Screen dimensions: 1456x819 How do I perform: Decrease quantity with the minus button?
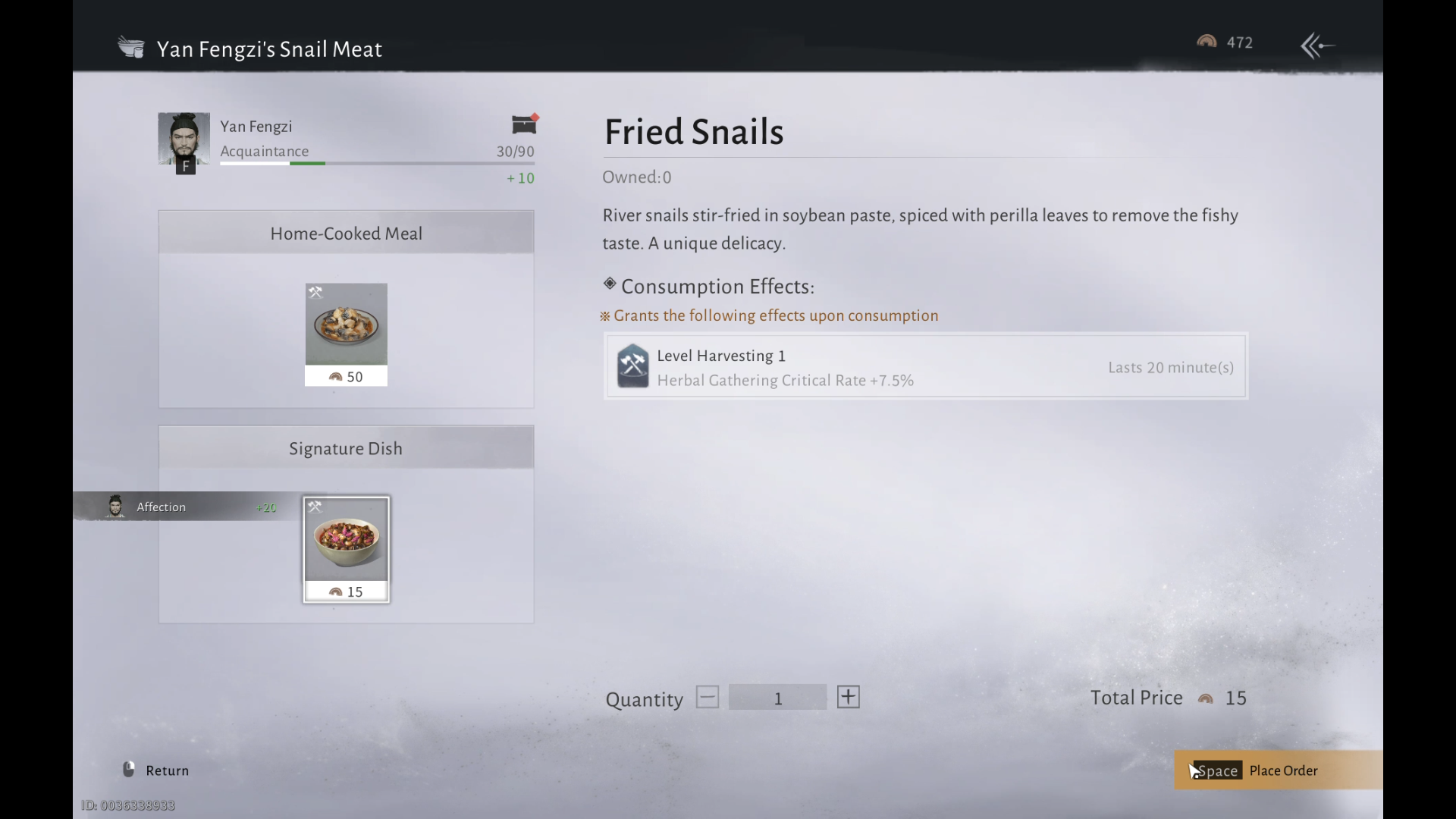[707, 697]
